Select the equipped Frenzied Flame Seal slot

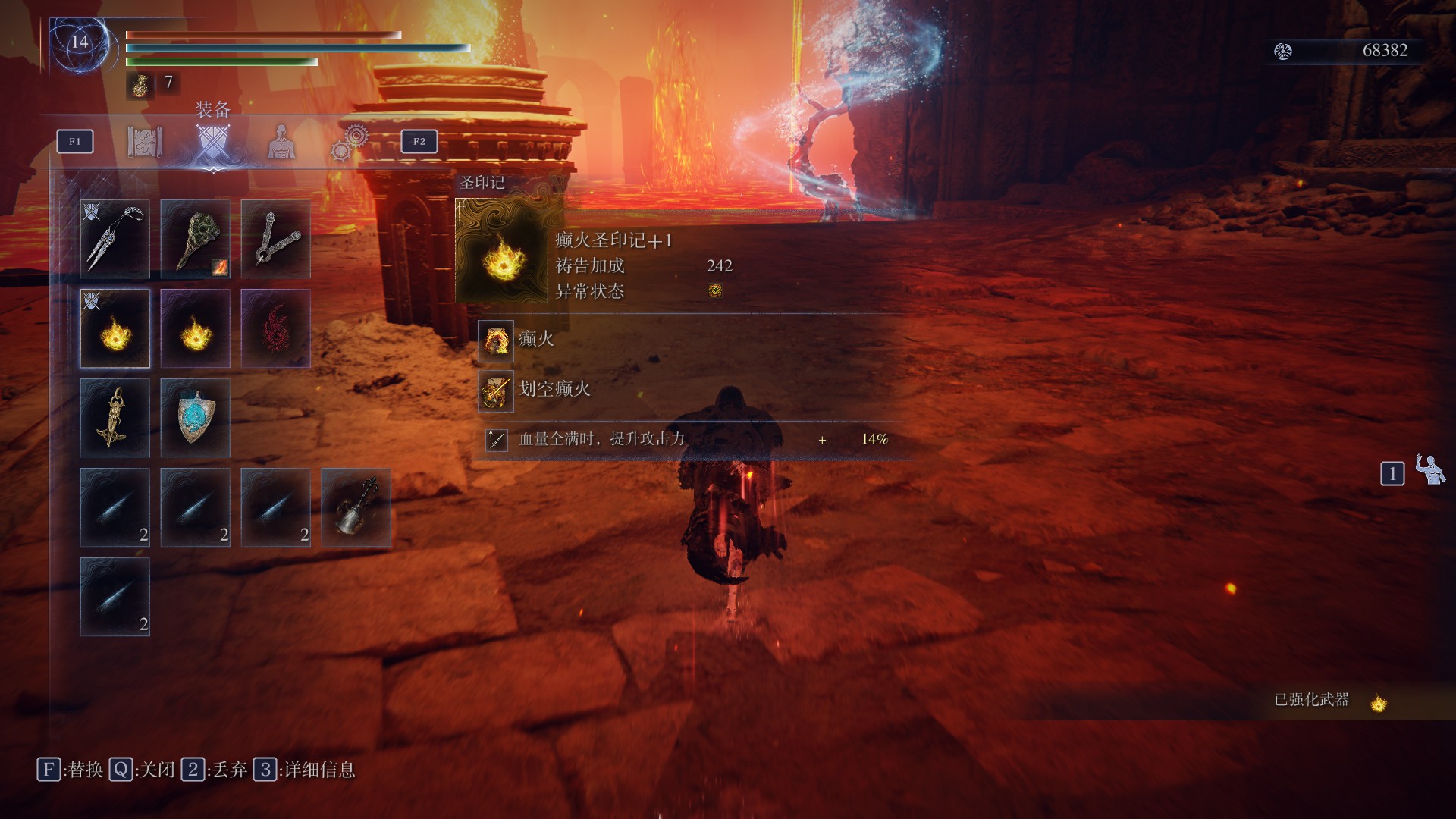point(115,328)
